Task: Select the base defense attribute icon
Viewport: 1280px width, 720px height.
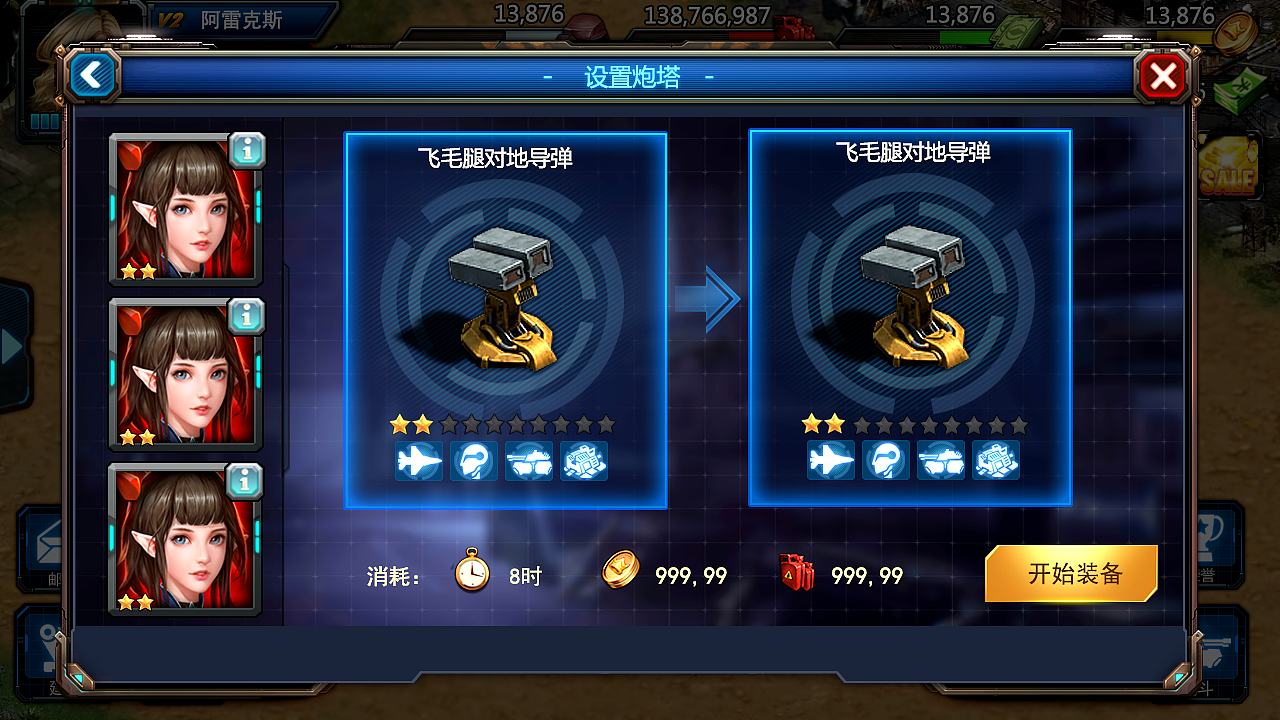Action: [x=585, y=461]
